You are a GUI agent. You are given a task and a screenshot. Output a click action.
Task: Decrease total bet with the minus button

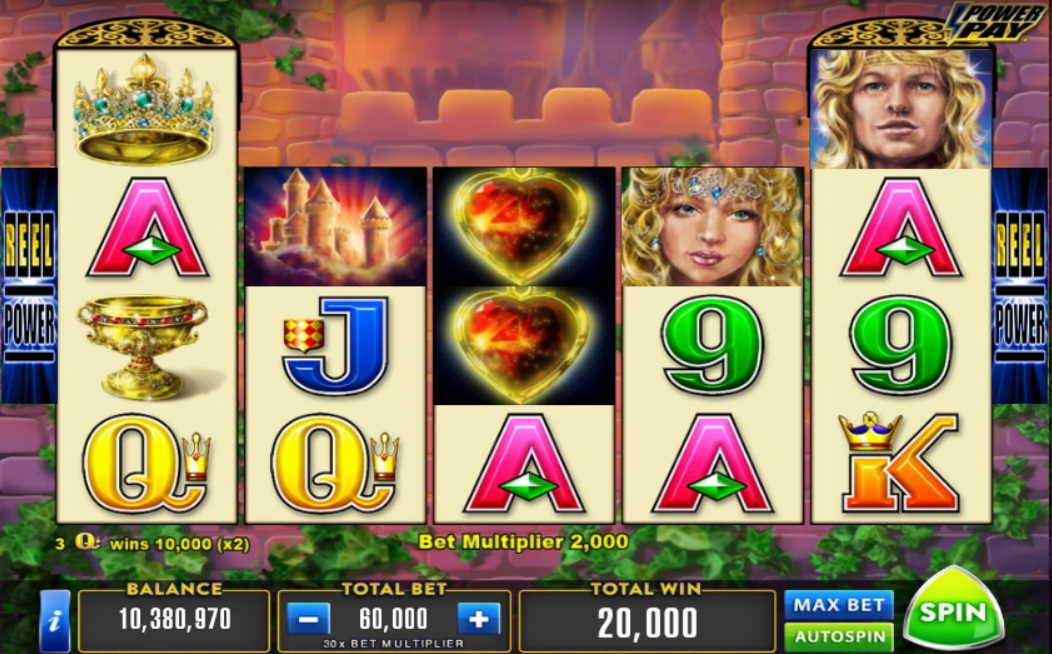point(307,619)
